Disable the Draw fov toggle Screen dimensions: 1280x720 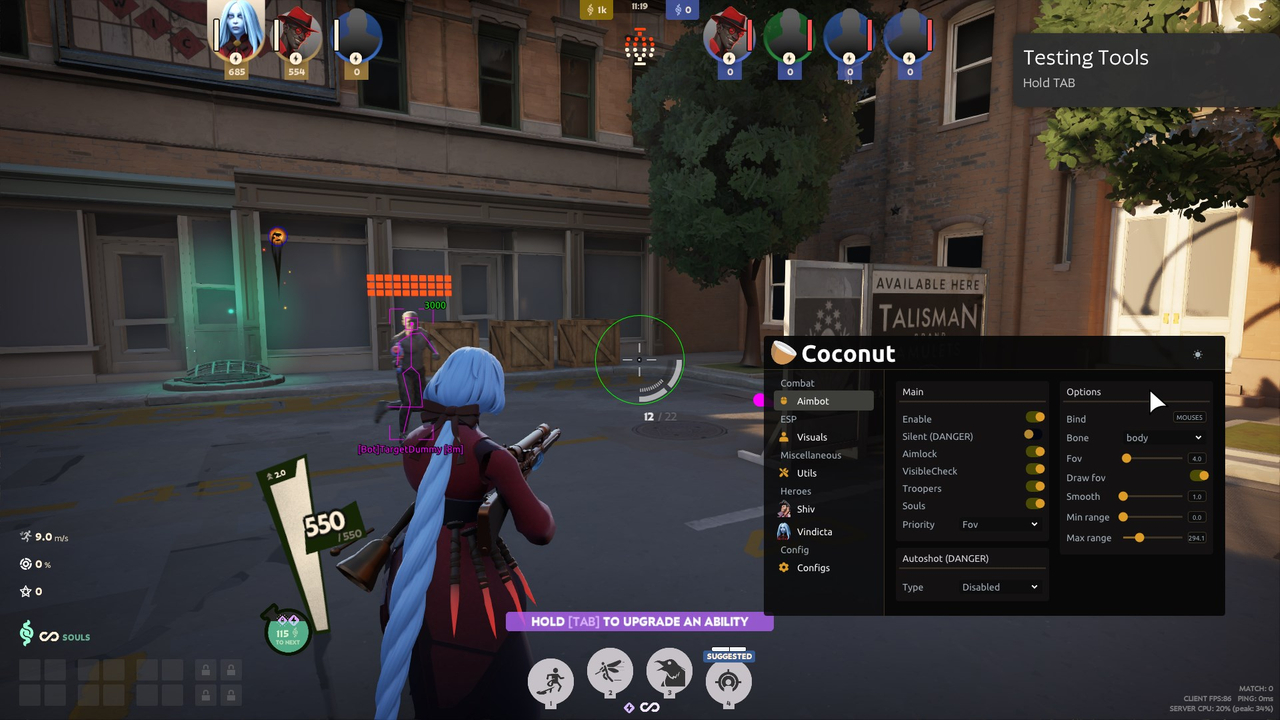(1200, 476)
